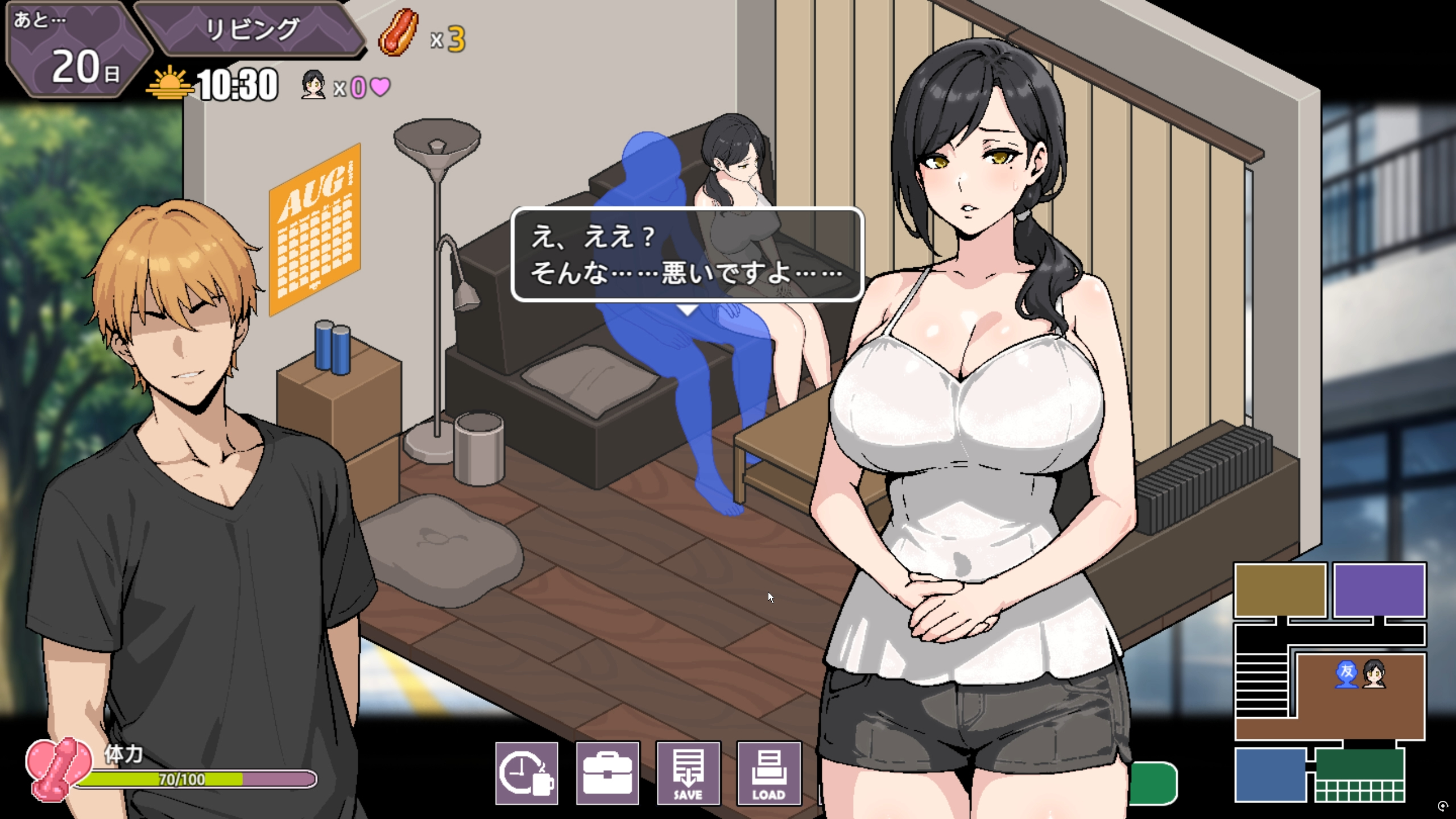Screen dimensions: 1456x819
Task: Select the purple room on the minimap
Action: click(1379, 590)
